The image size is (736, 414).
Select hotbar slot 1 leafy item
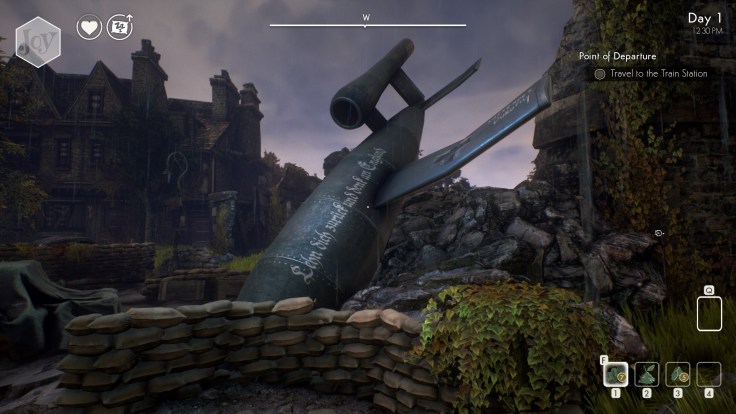pyautogui.click(x=616, y=374)
